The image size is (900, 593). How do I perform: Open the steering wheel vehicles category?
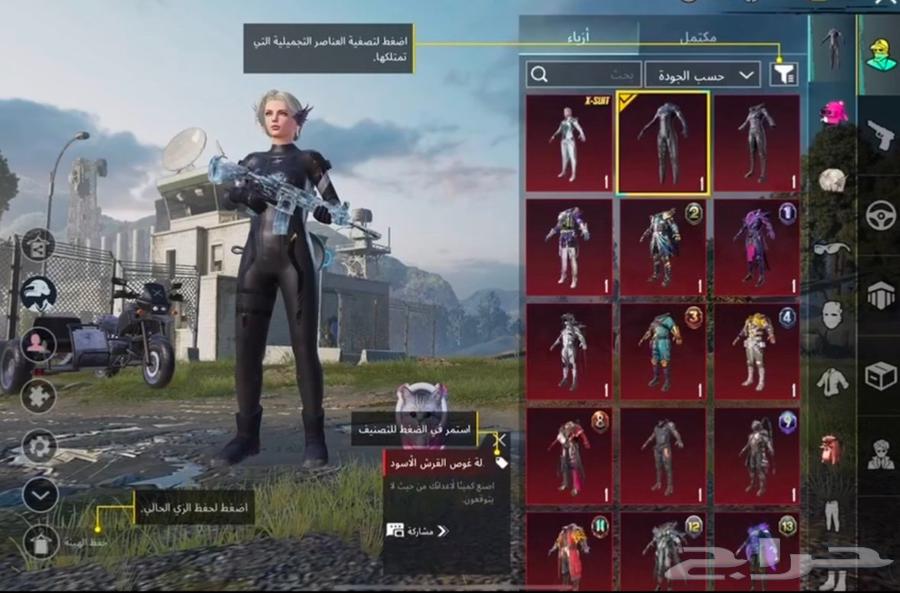tap(880, 216)
